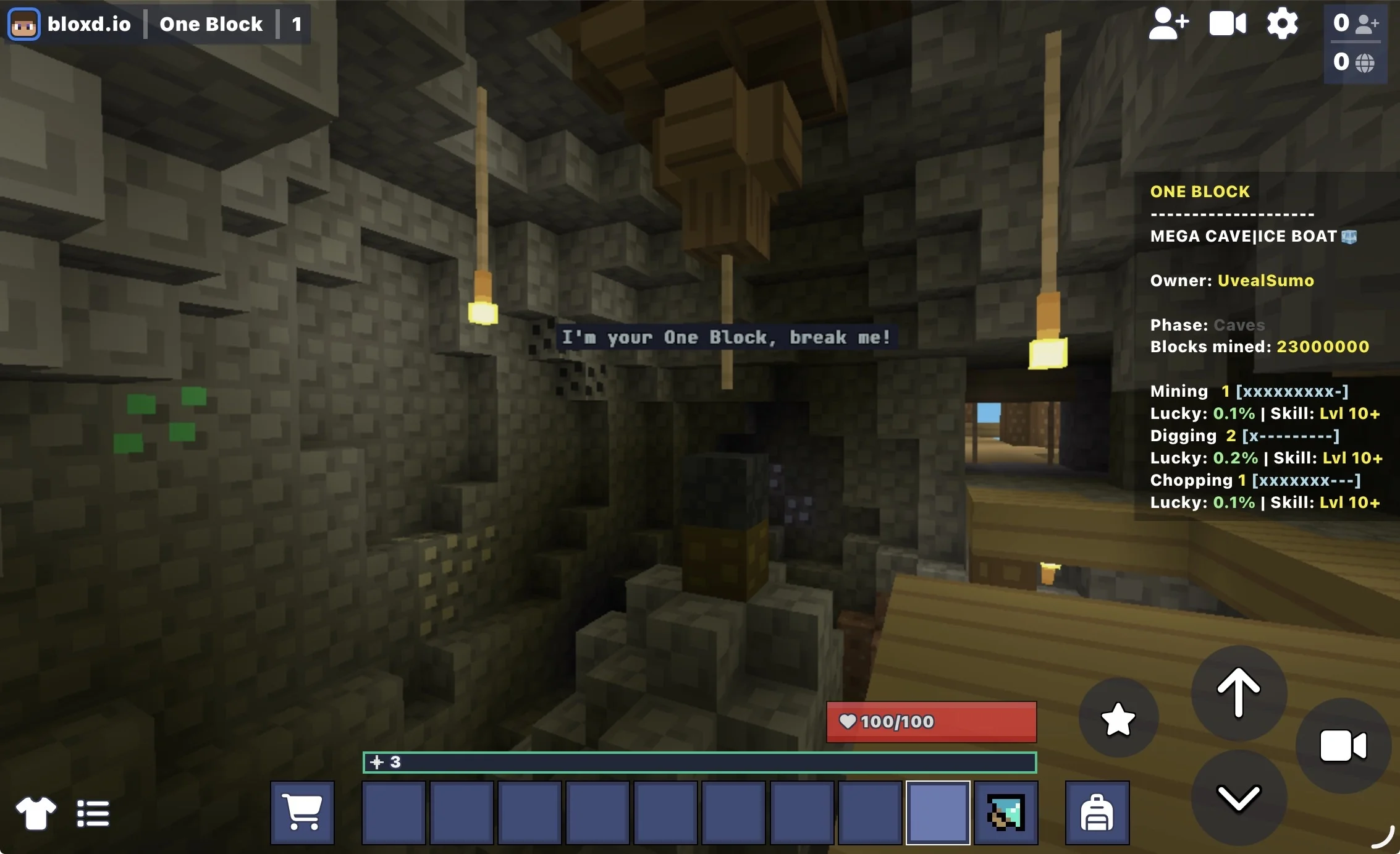Click the add friend icon

(1168, 24)
